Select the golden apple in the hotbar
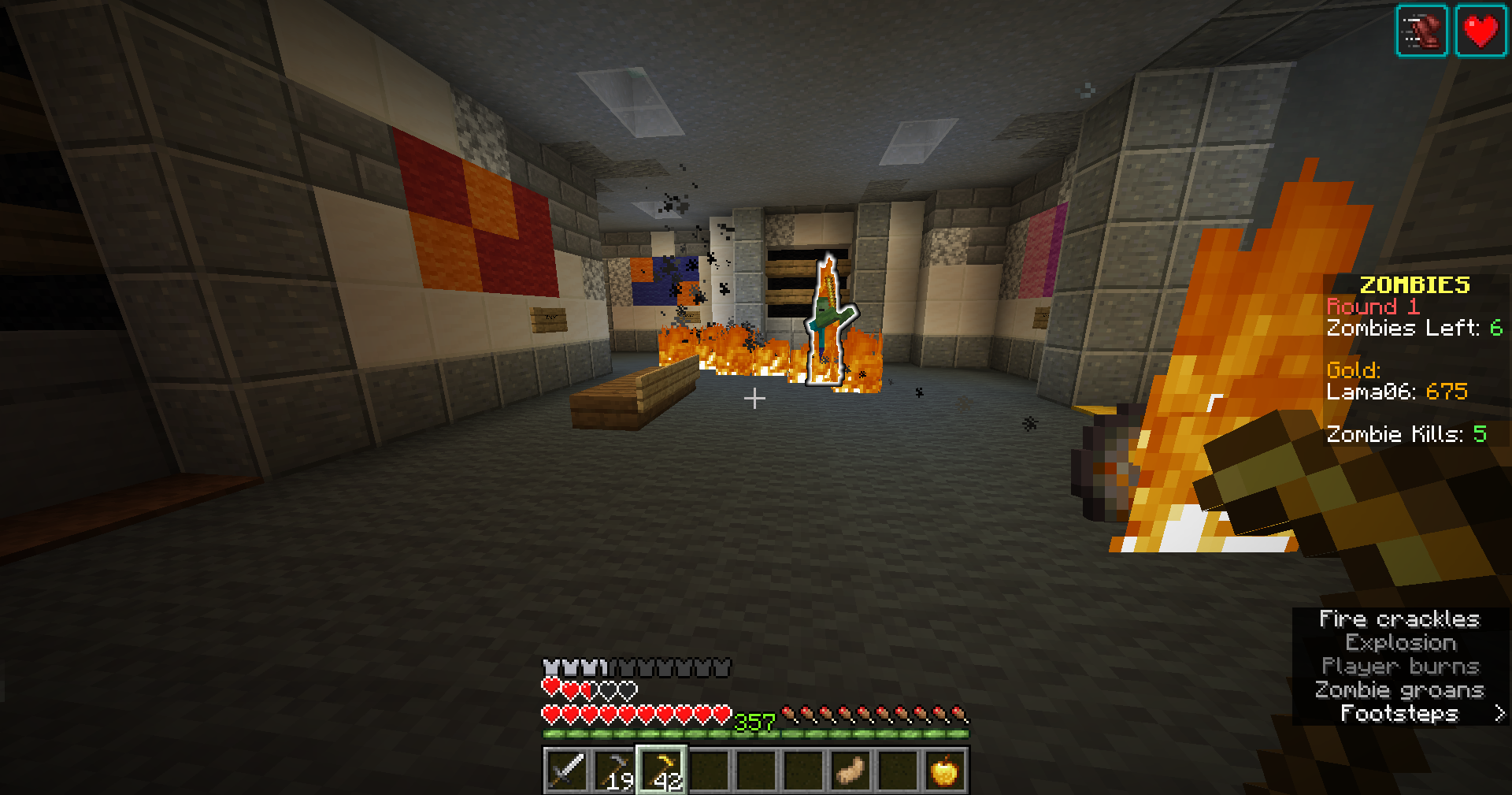The width and height of the screenshot is (1512, 795). (944, 771)
